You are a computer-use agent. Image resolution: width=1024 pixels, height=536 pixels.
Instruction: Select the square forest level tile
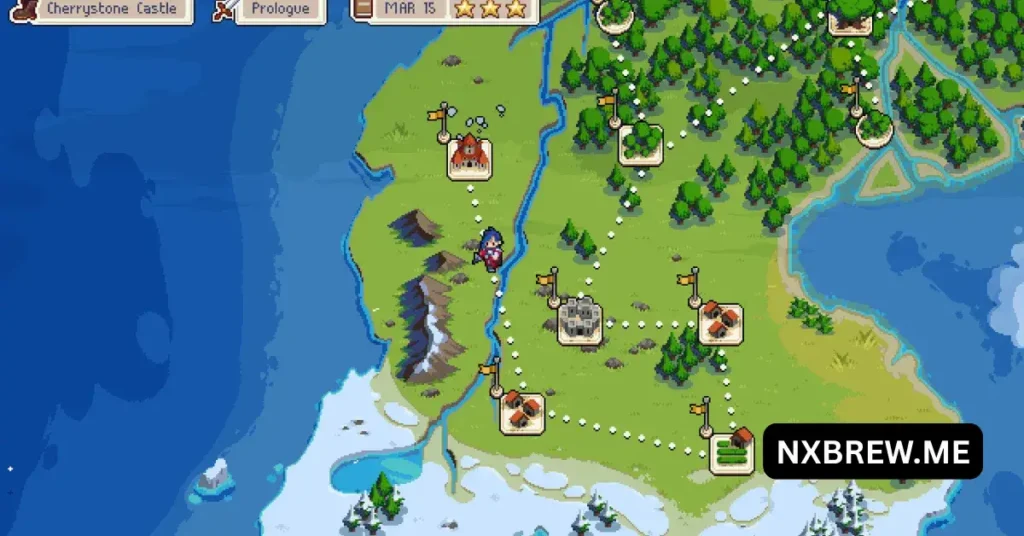point(640,143)
